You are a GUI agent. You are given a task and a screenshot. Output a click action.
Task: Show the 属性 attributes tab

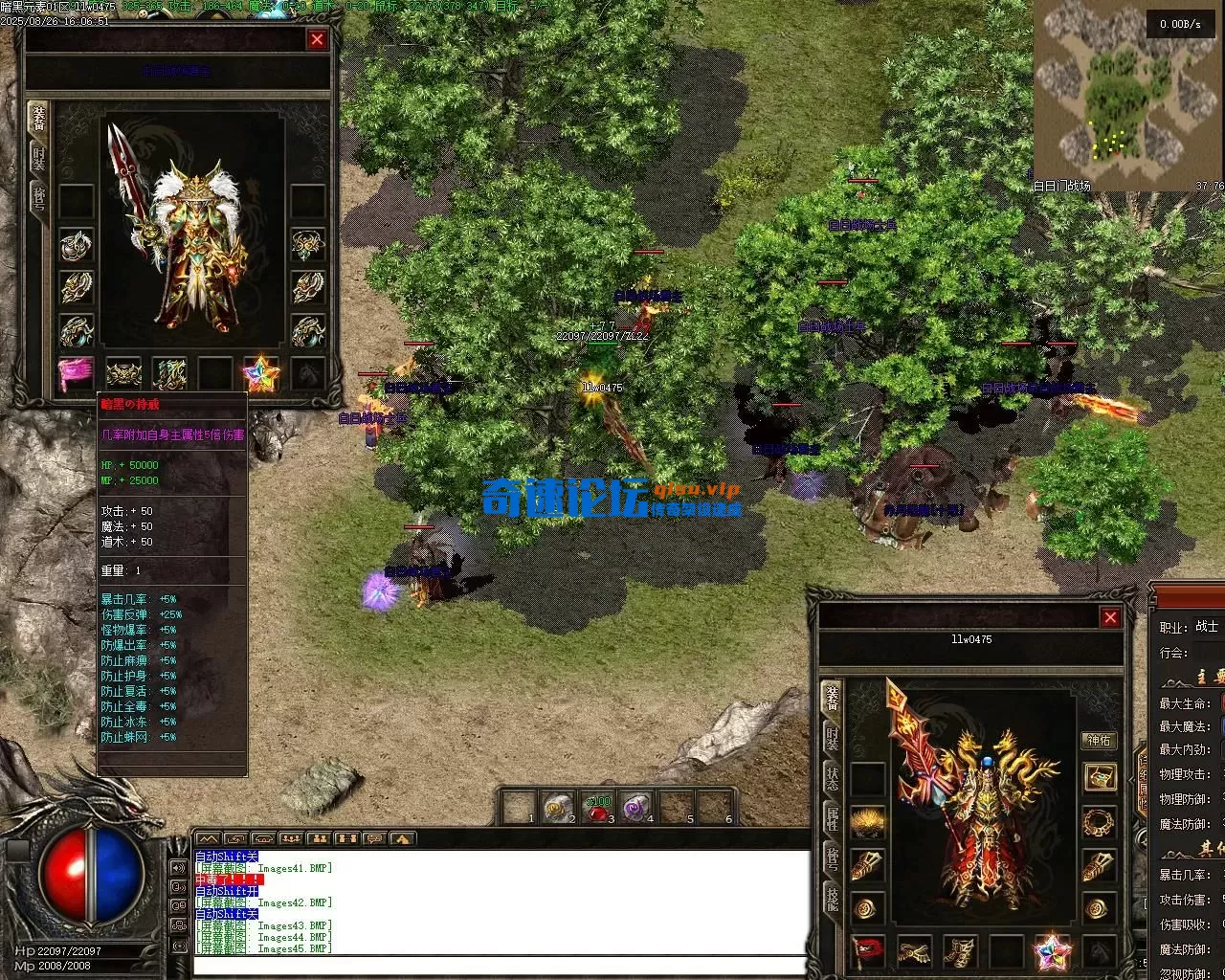tap(832, 818)
